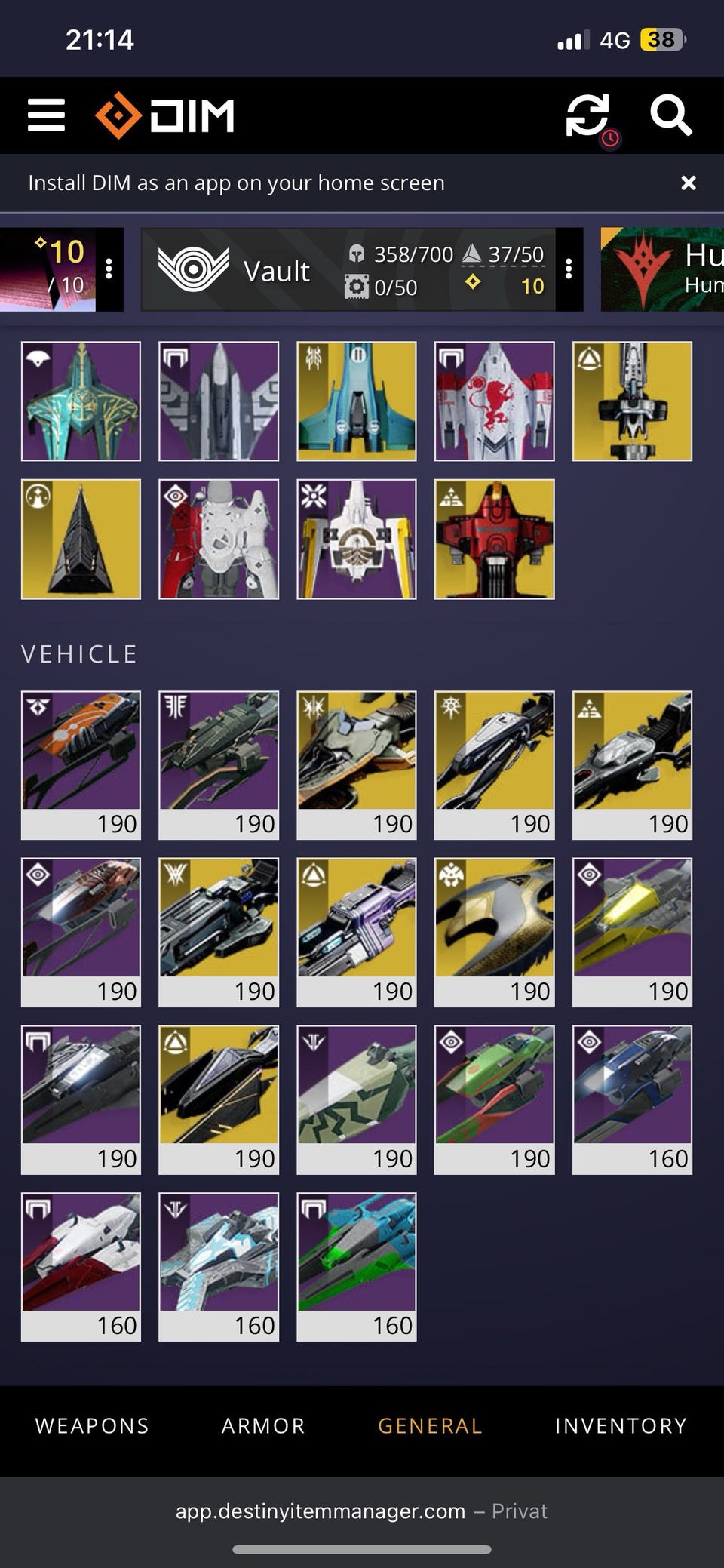Image resolution: width=724 pixels, height=1568 pixels.
Task: Open the item search
Action: tap(670, 115)
